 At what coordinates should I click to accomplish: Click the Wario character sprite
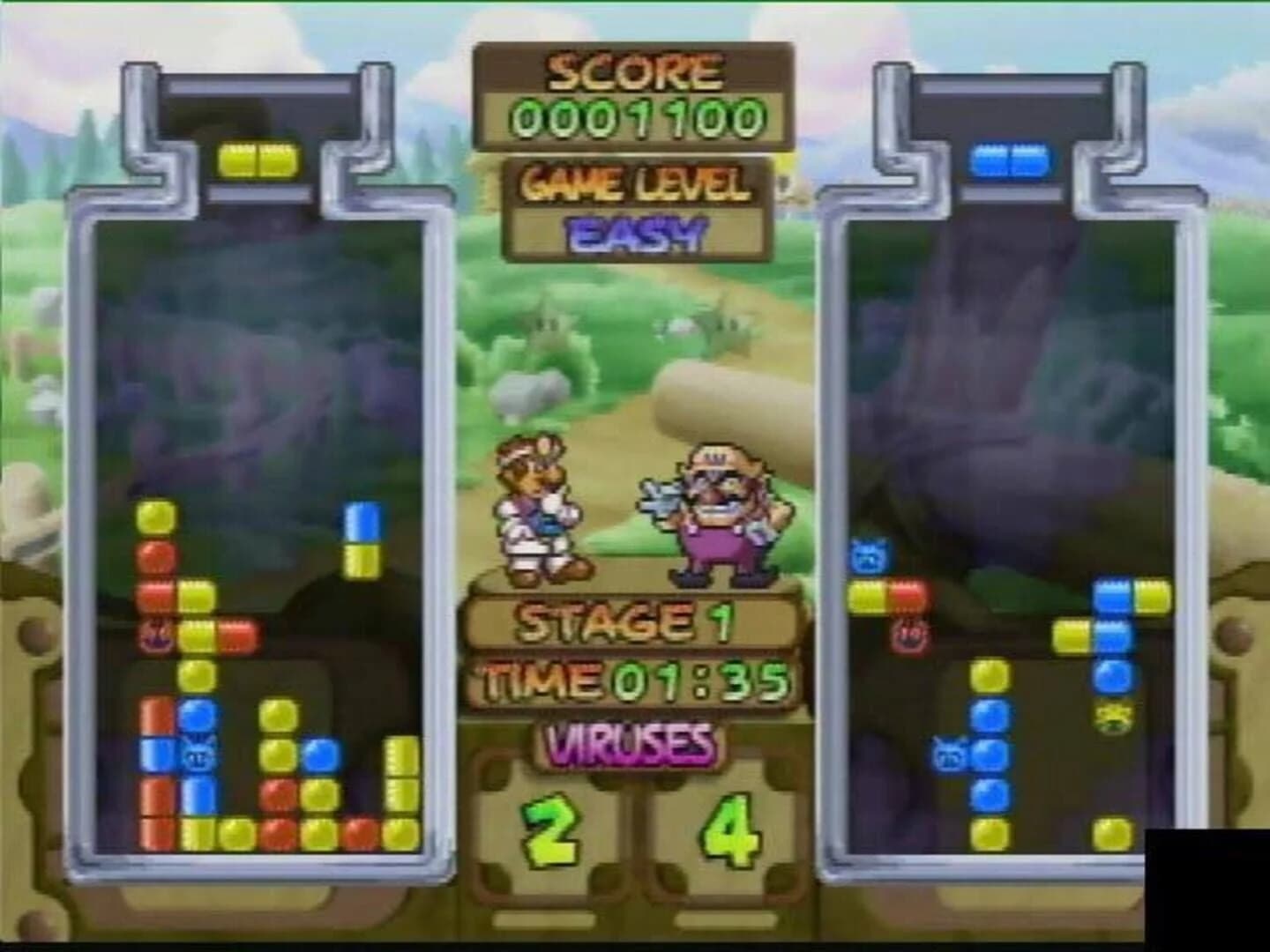[x=714, y=511]
